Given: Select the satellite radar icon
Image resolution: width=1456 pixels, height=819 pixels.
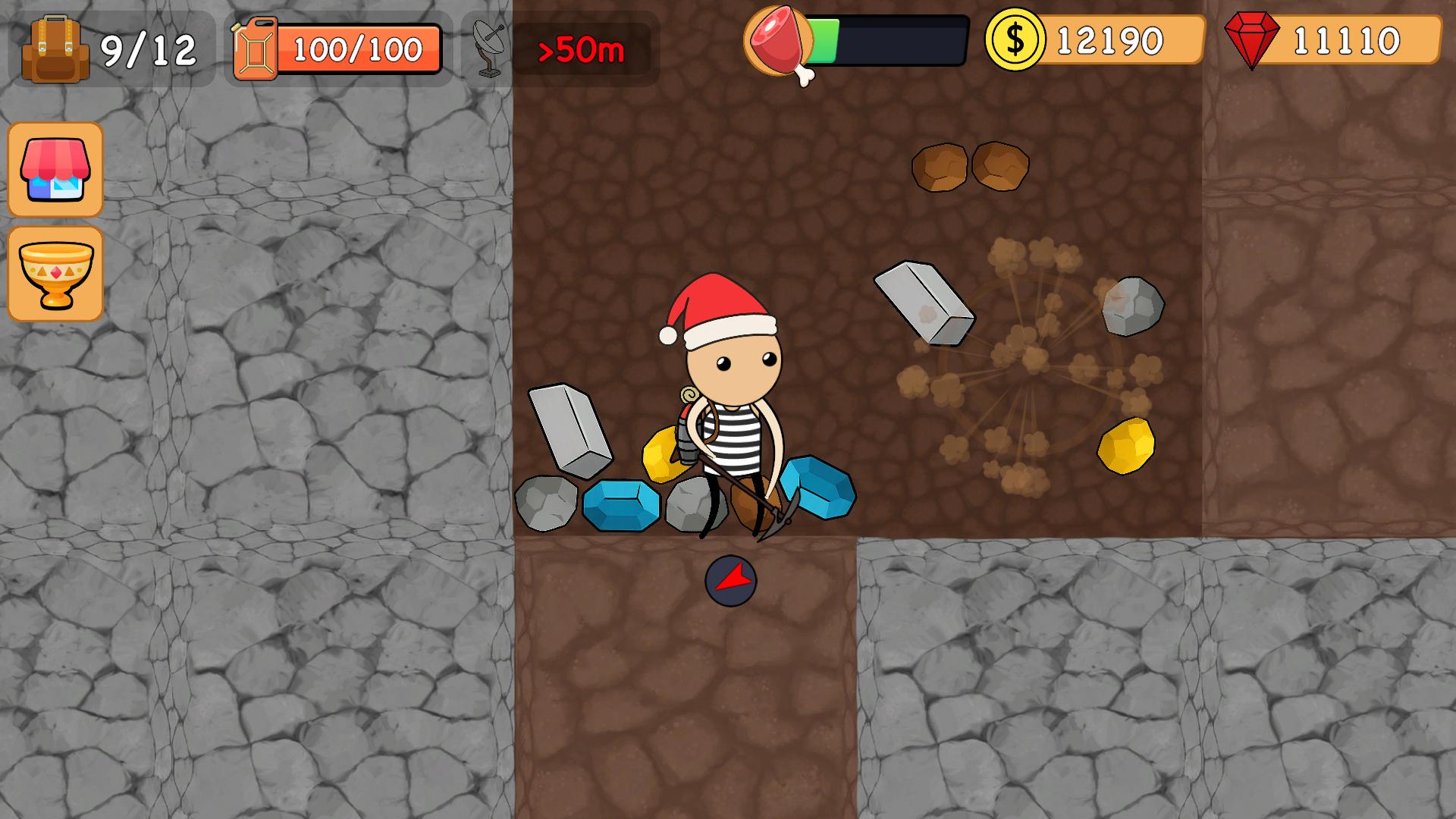Looking at the screenshot, I should click(489, 48).
